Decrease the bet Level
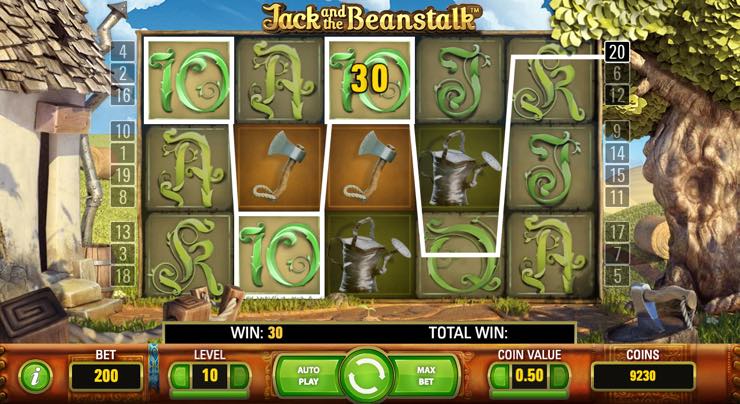740x404 pixels. (178, 376)
